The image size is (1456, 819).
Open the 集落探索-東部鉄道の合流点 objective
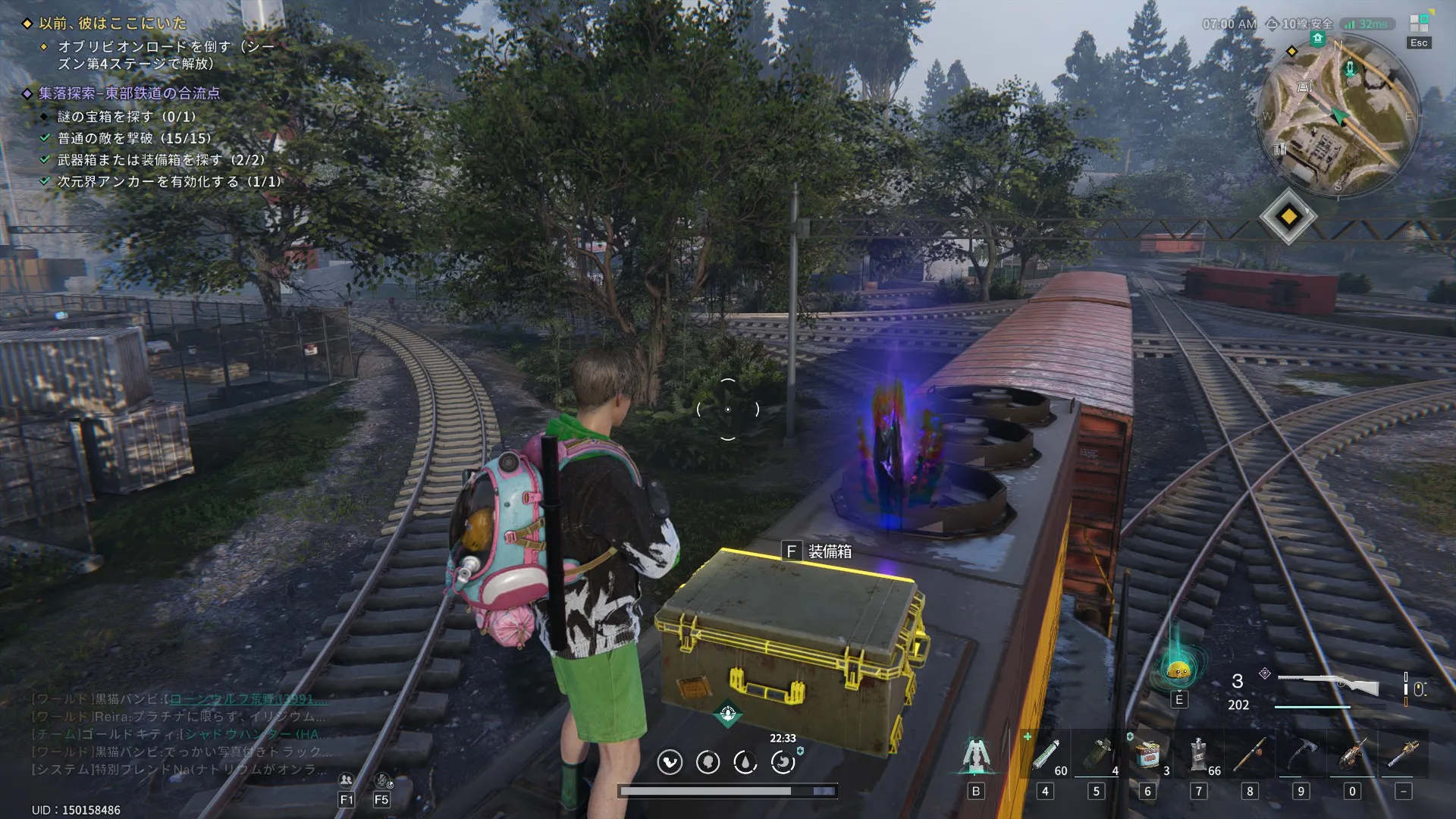coord(129,93)
